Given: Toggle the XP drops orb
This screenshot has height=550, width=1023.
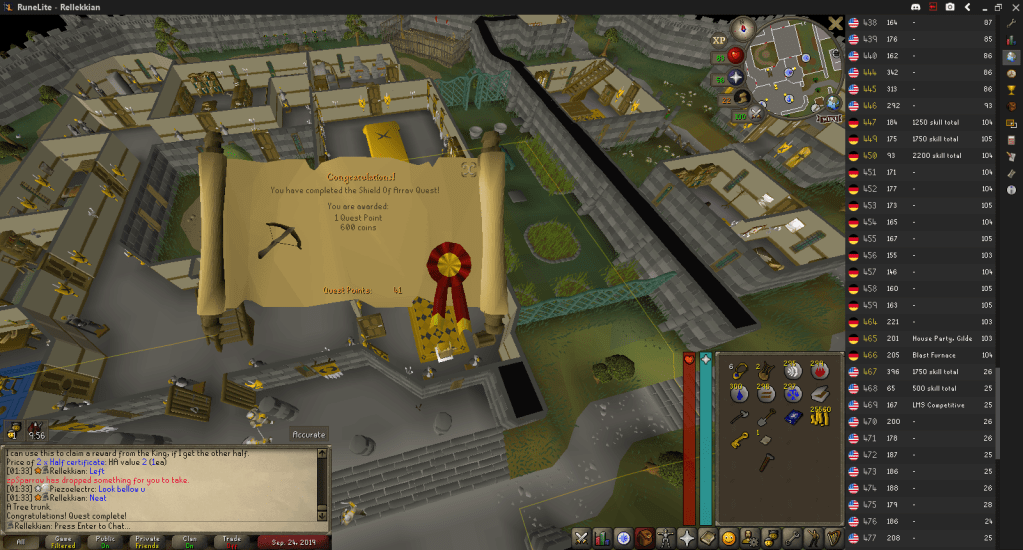Looking at the screenshot, I should click(719, 40).
